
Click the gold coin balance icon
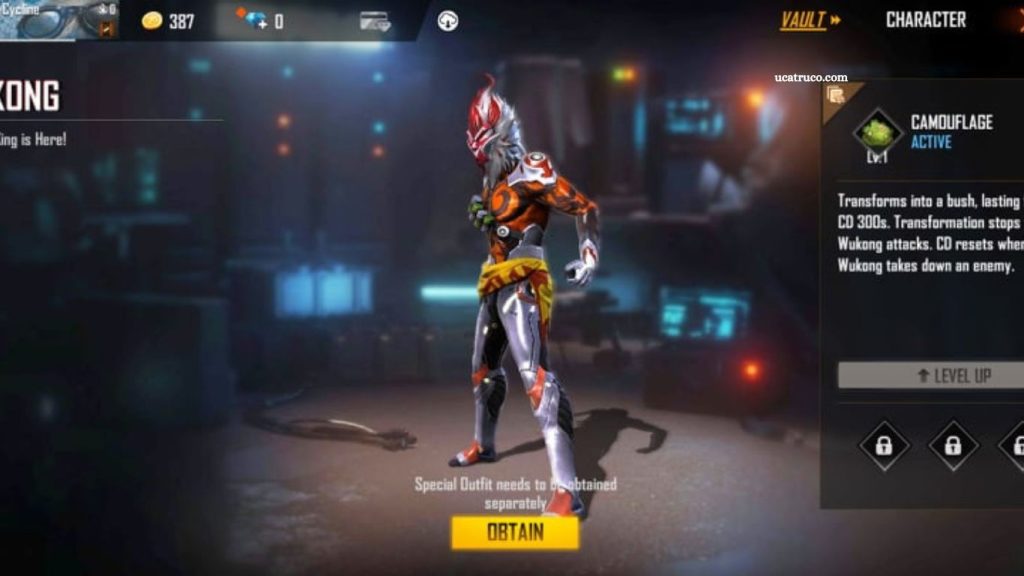coord(152,21)
